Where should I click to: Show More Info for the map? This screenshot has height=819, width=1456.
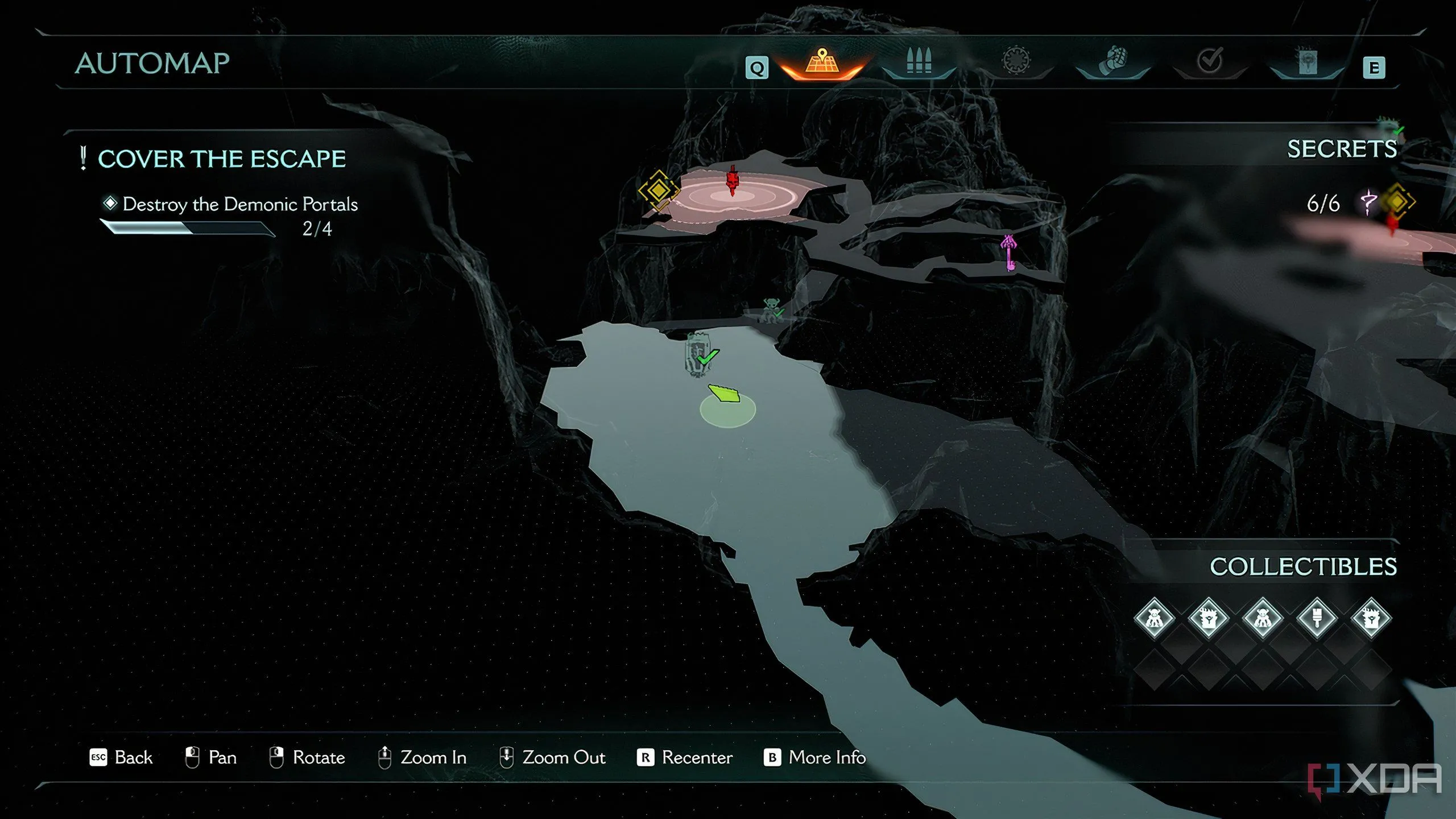coord(814,758)
